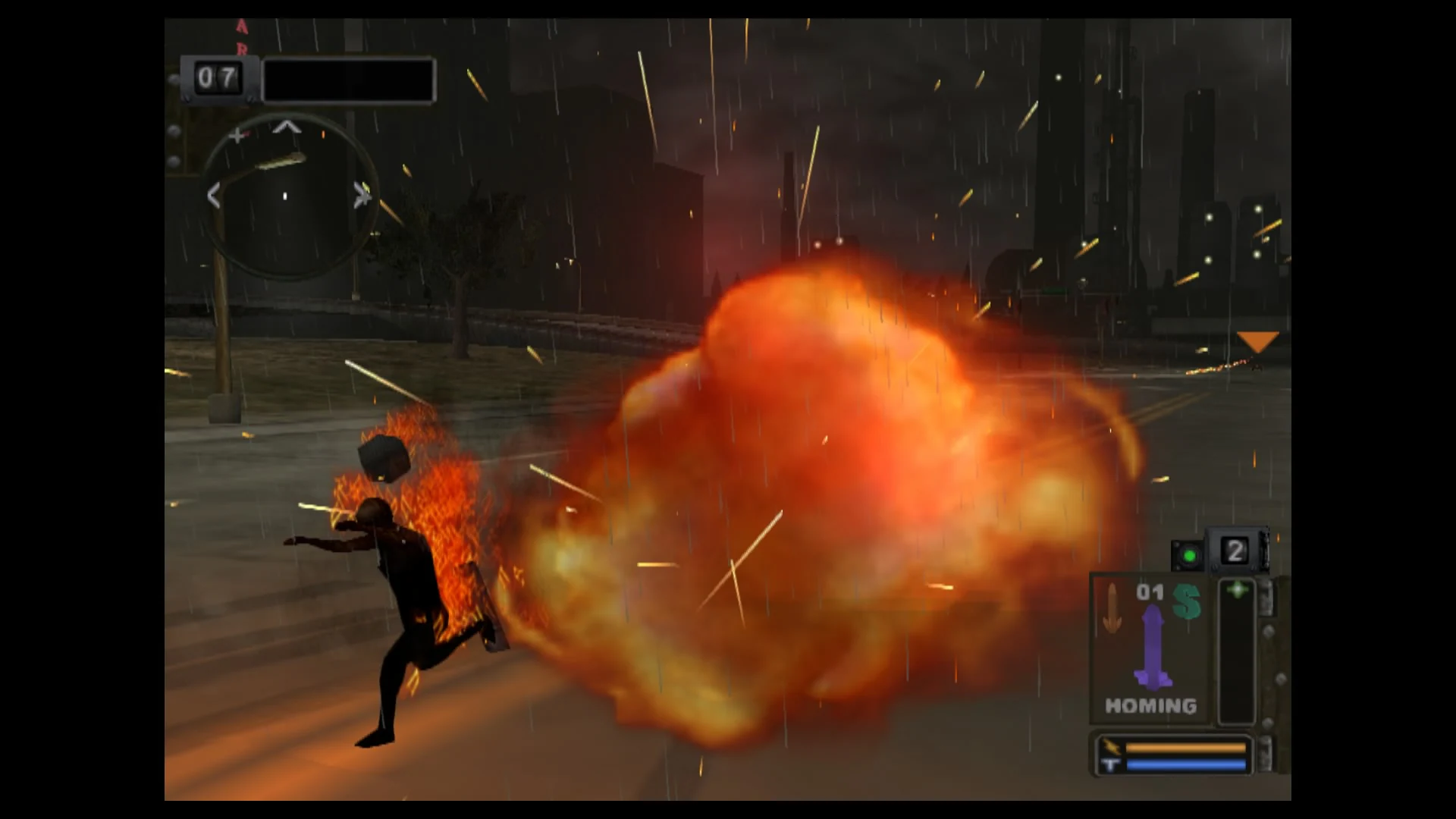Click the green crosshair atop the vertical gauge
Screen dimensions: 1456x819
1238,590
